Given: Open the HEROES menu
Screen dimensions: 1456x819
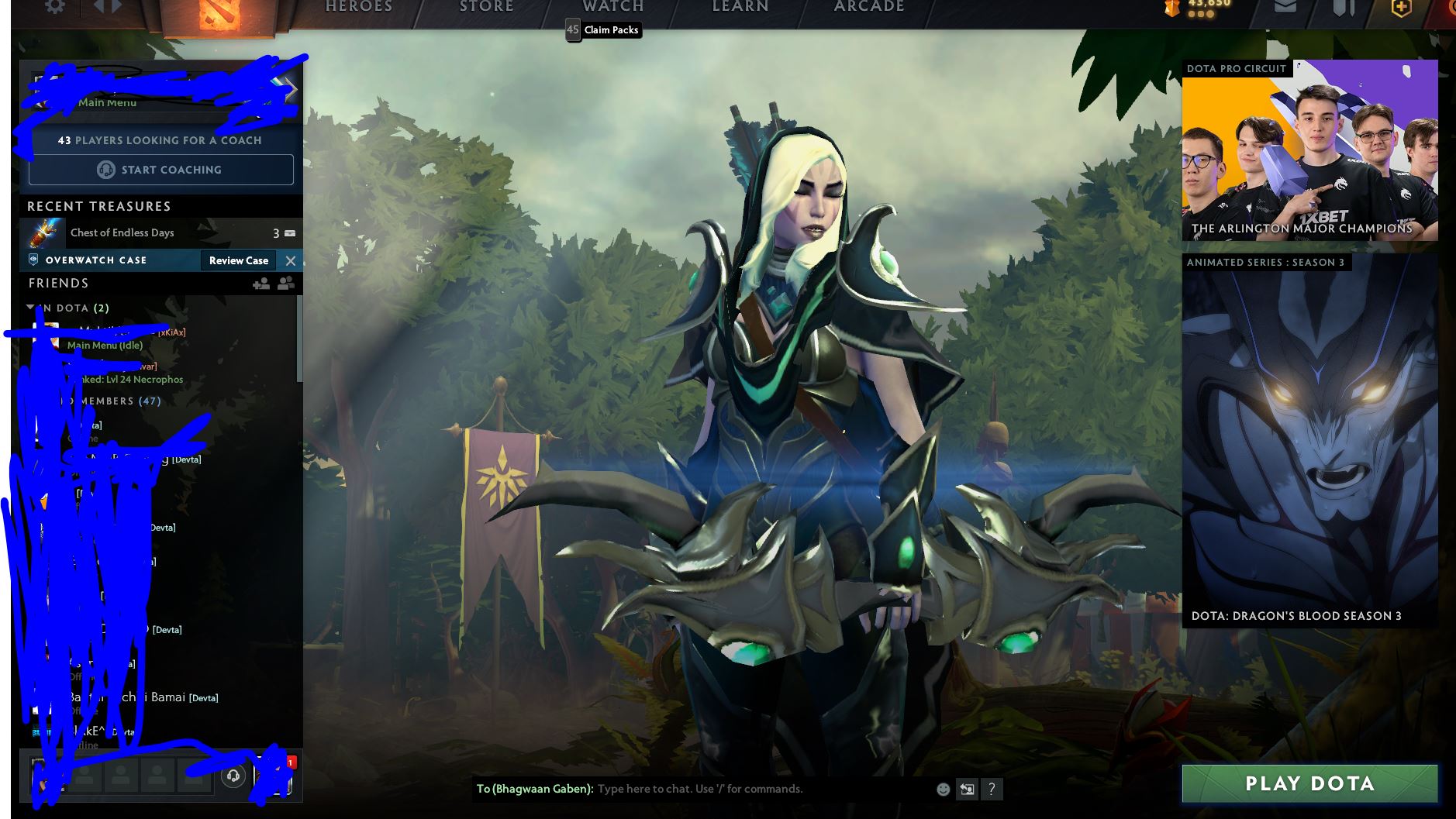Looking at the screenshot, I should click(357, 6).
